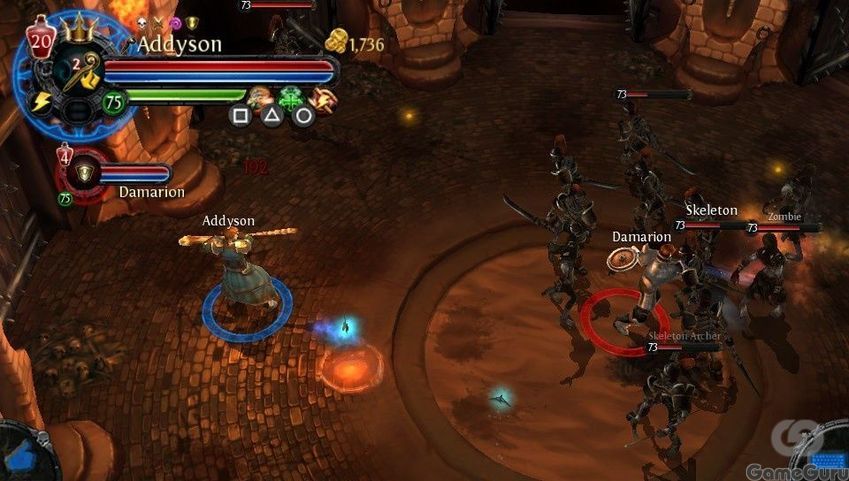Click the gold coins counter icon

tap(337, 42)
